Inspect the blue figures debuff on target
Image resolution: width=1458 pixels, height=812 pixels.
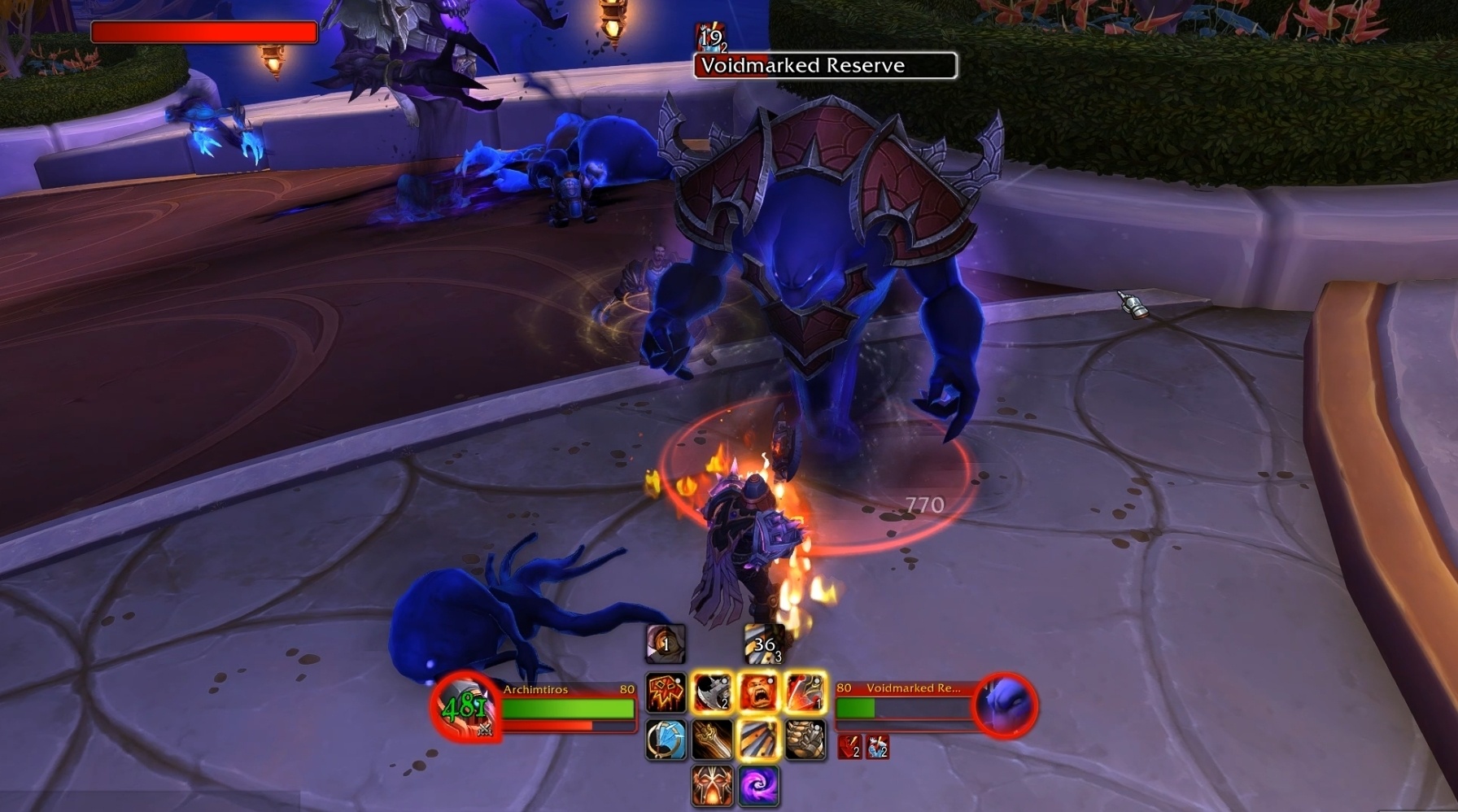click(877, 746)
